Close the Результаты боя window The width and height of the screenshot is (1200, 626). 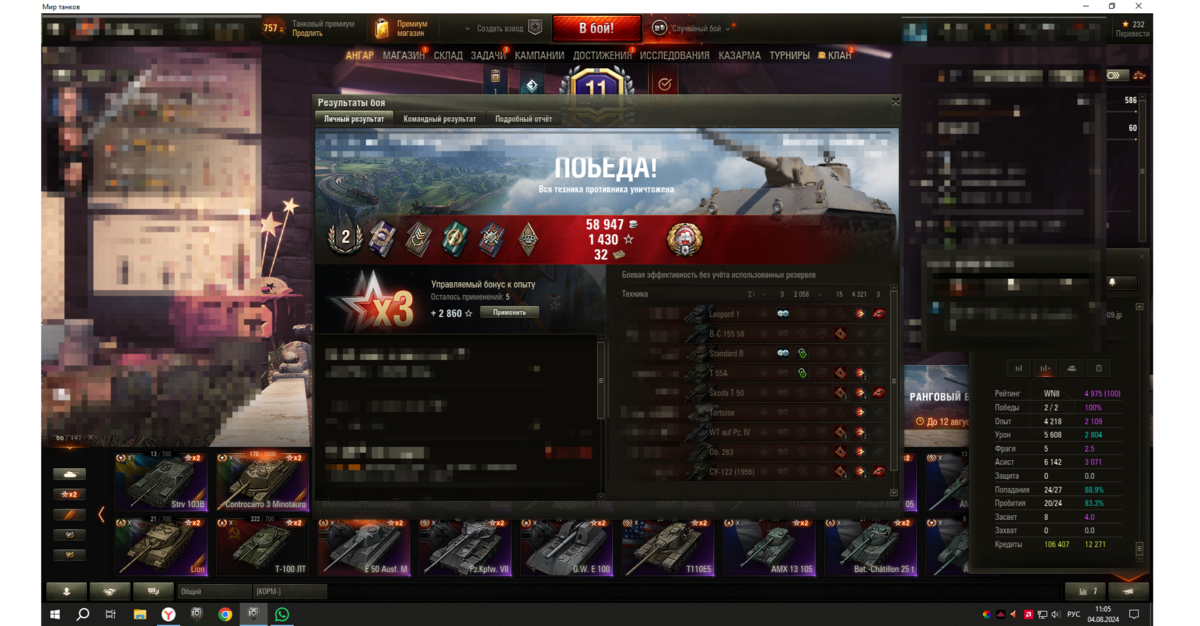click(895, 101)
